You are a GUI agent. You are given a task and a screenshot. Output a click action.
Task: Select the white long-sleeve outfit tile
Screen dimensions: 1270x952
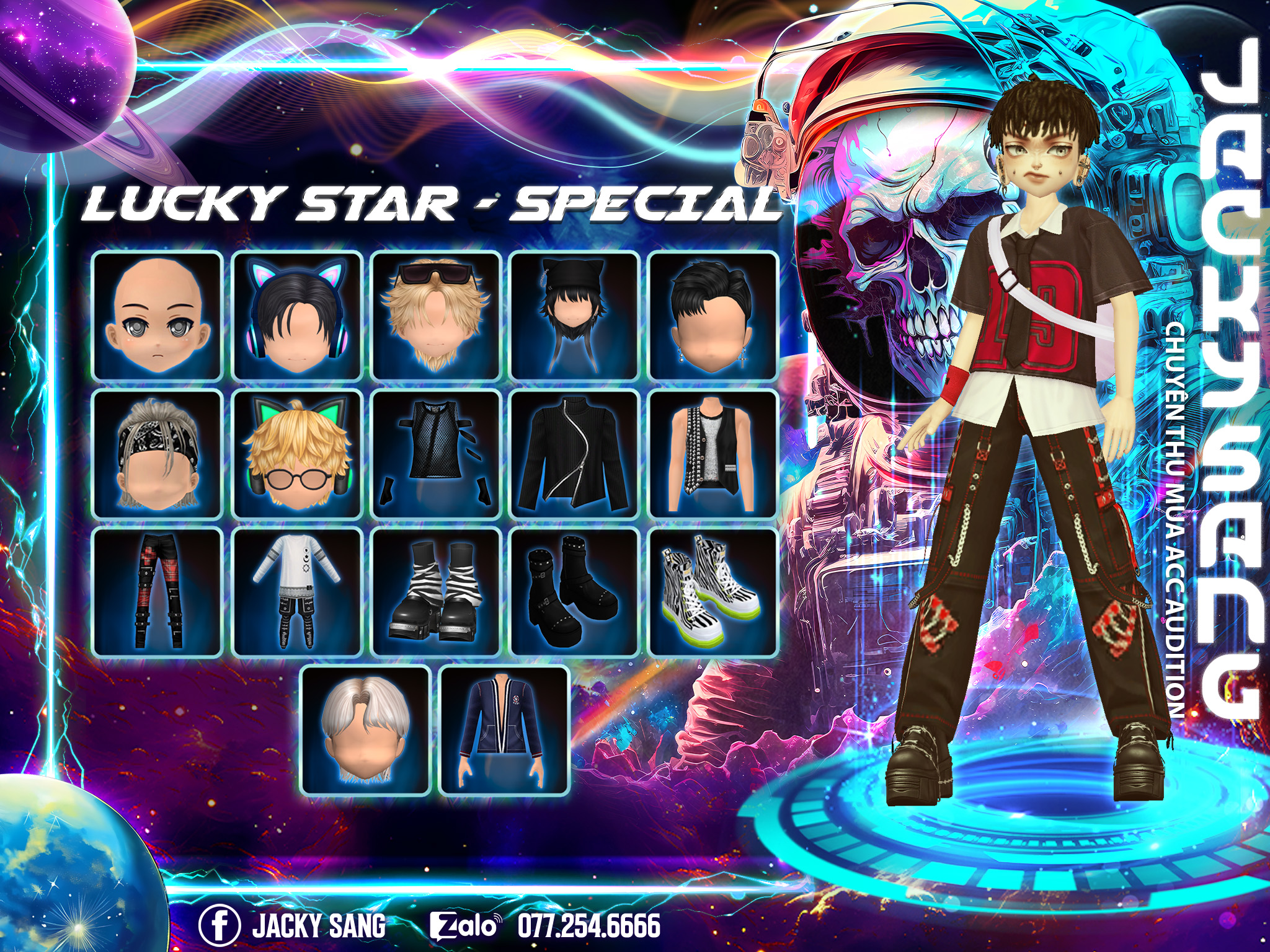point(297,593)
